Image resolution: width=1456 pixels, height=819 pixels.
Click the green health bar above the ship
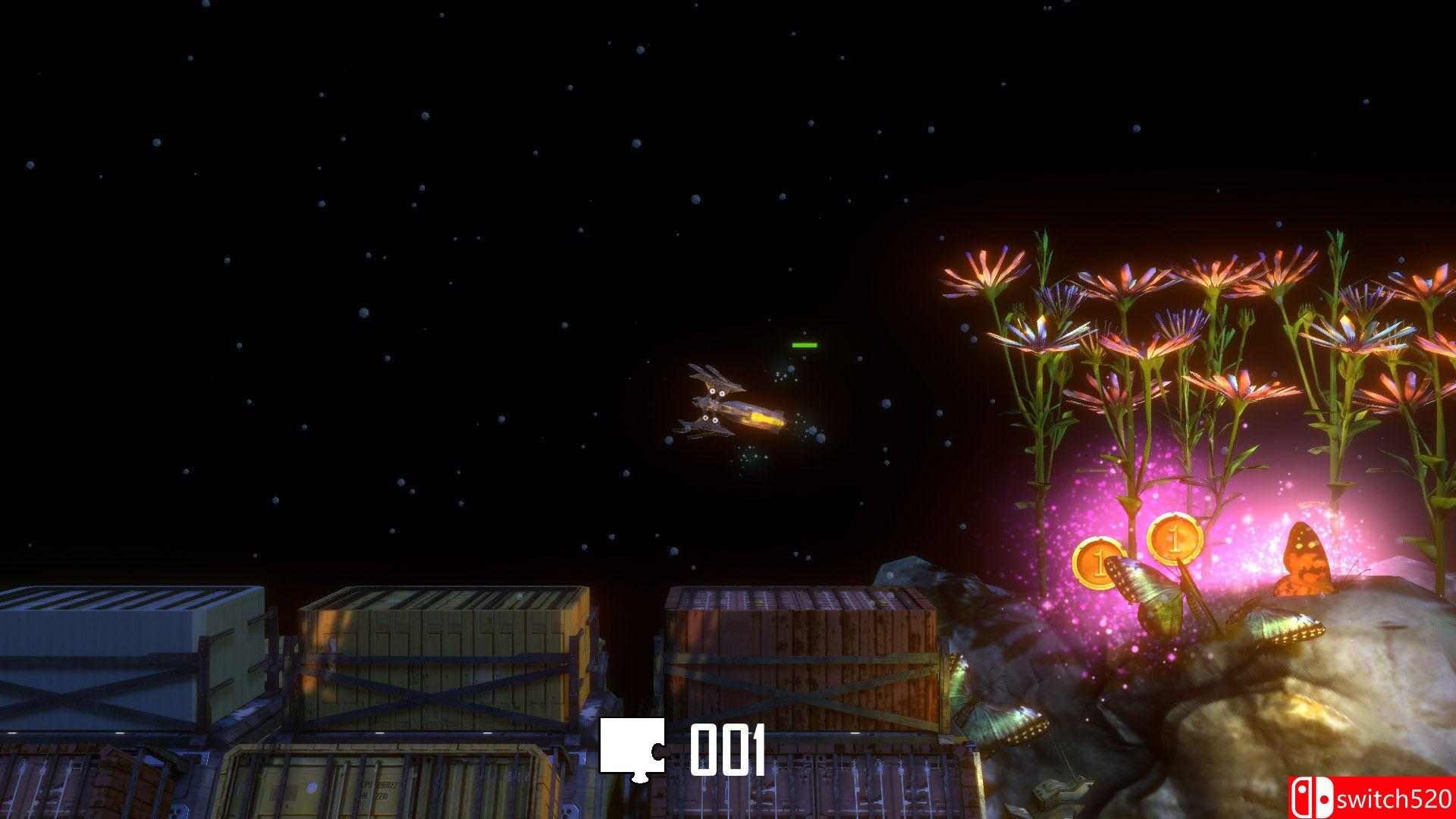pyautogui.click(x=805, y=346)
